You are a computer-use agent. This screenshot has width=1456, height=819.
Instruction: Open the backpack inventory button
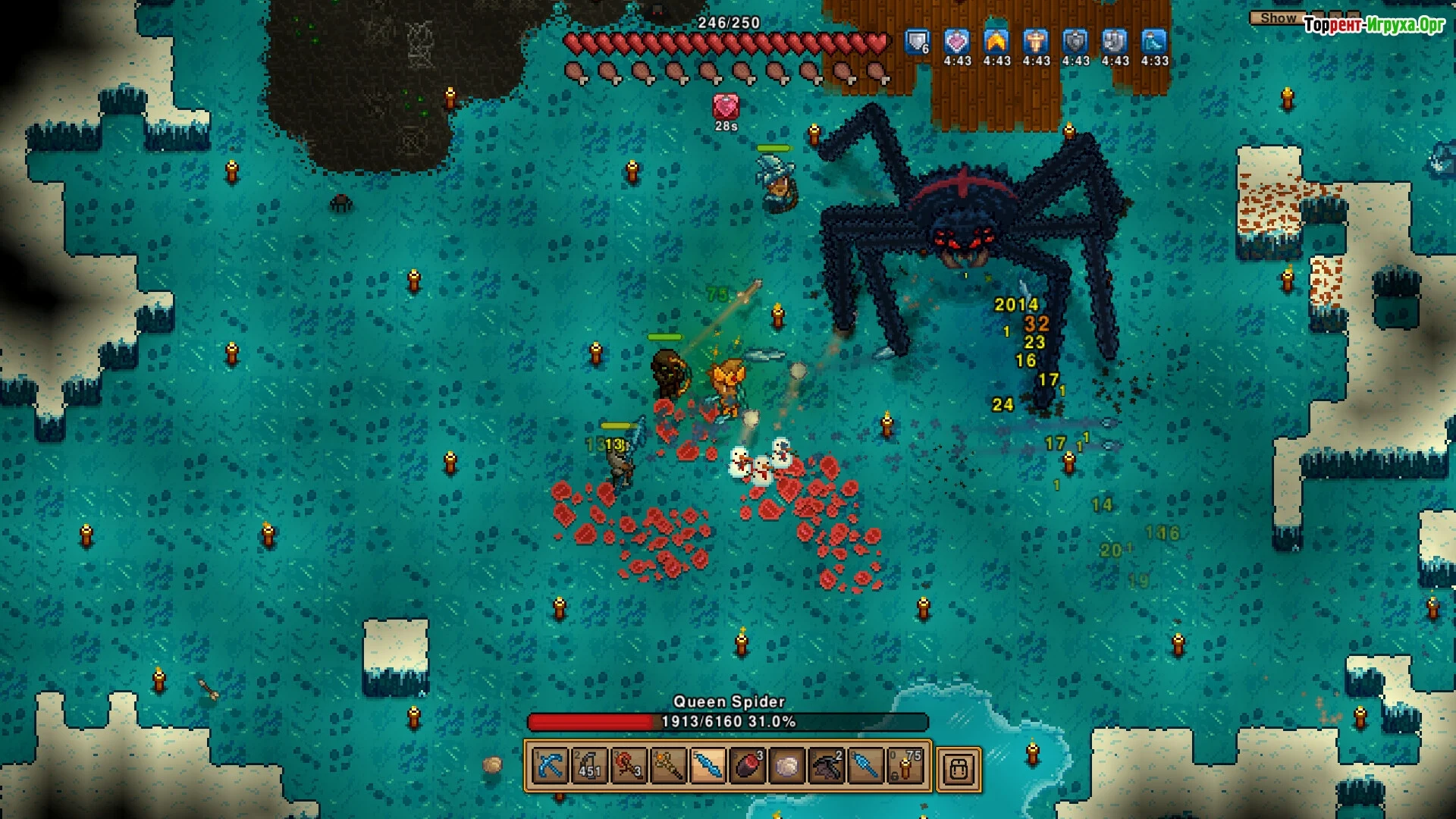(959, 769)
